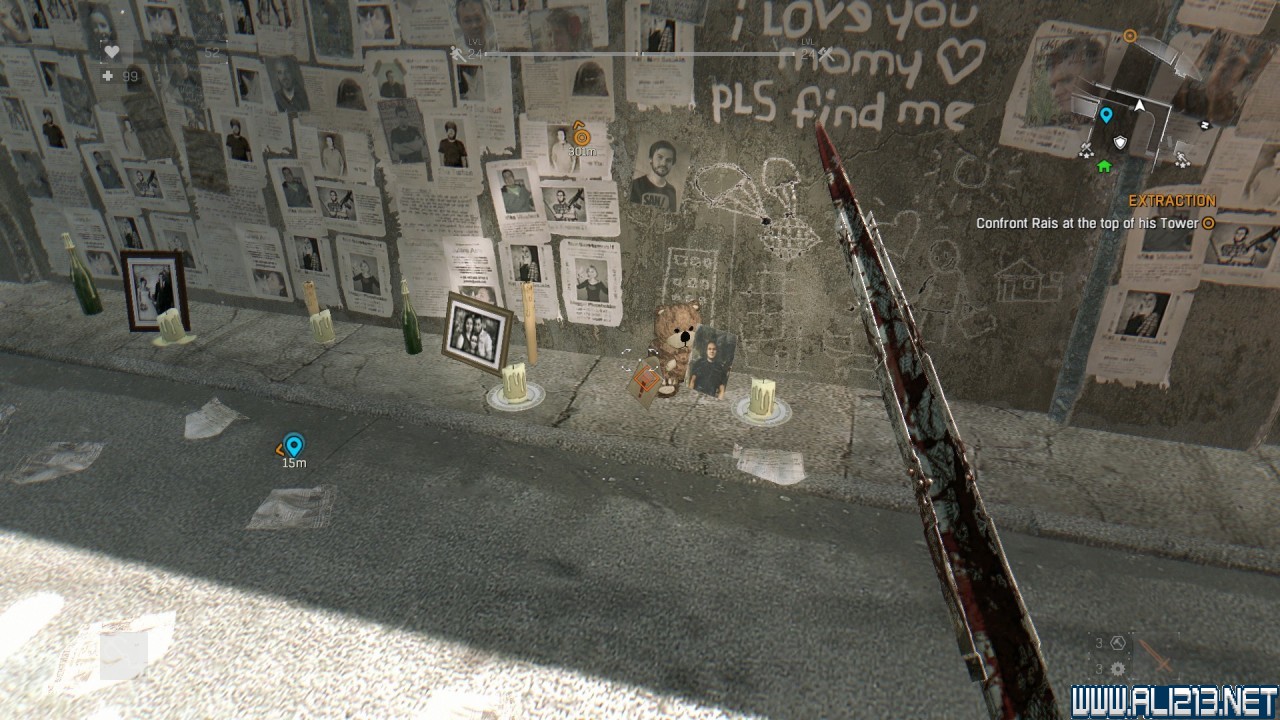Click the heart health icon
The image size is (1280, 720).
pos(111,52)
